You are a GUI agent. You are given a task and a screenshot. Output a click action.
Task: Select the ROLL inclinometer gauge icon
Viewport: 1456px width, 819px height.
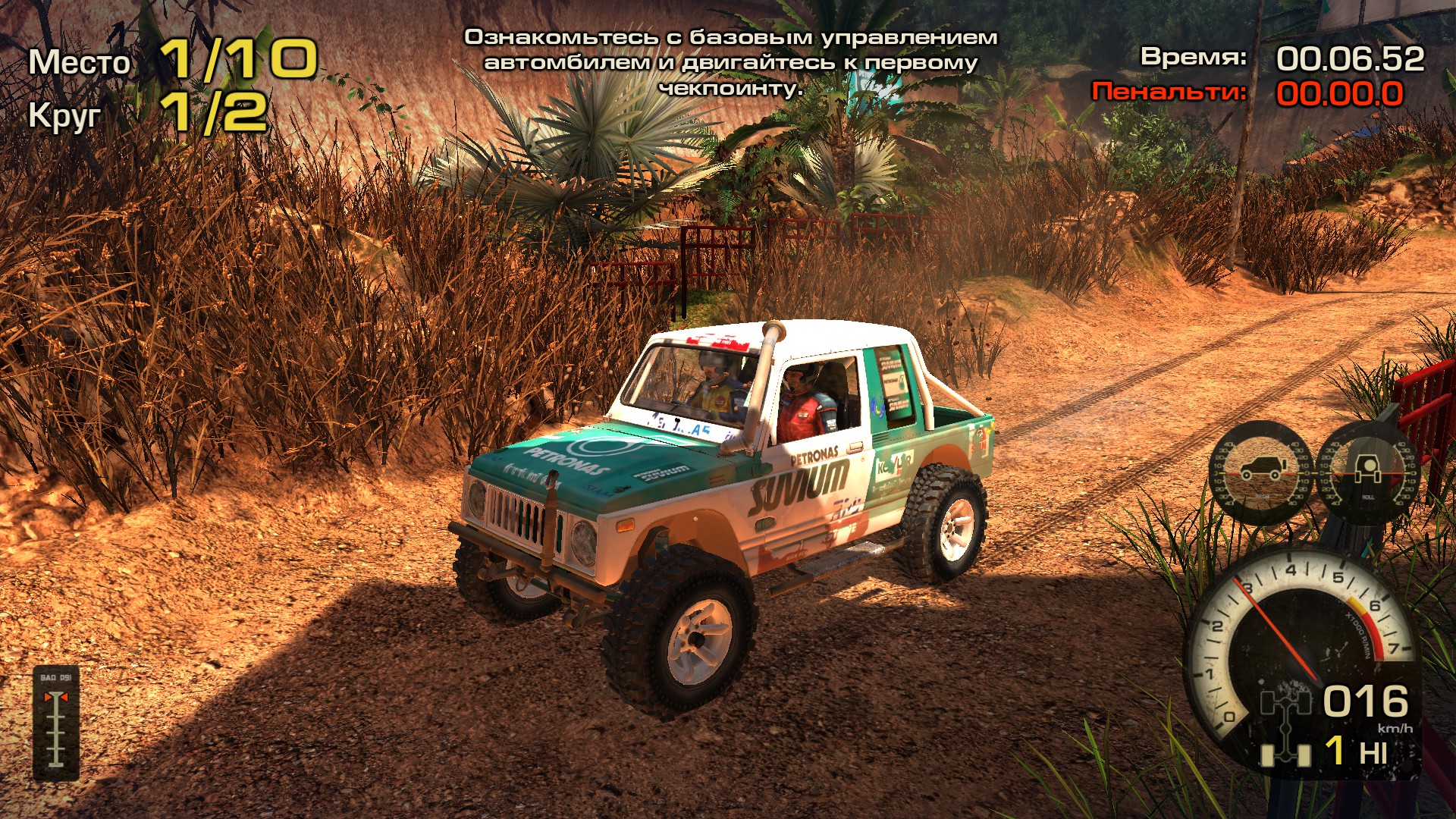1369,470
